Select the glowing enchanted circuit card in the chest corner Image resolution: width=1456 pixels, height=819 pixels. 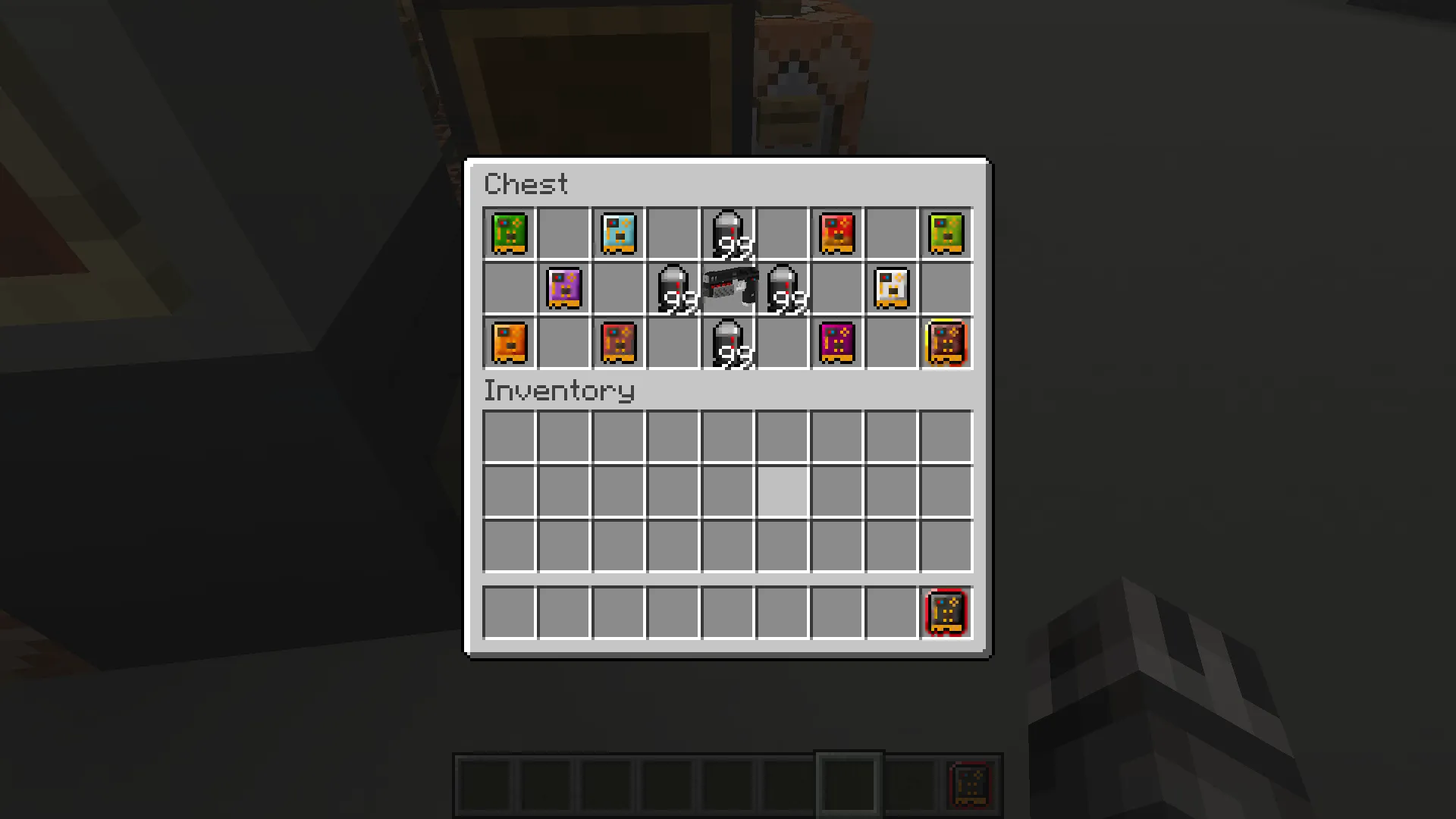[x=945, y=343]
